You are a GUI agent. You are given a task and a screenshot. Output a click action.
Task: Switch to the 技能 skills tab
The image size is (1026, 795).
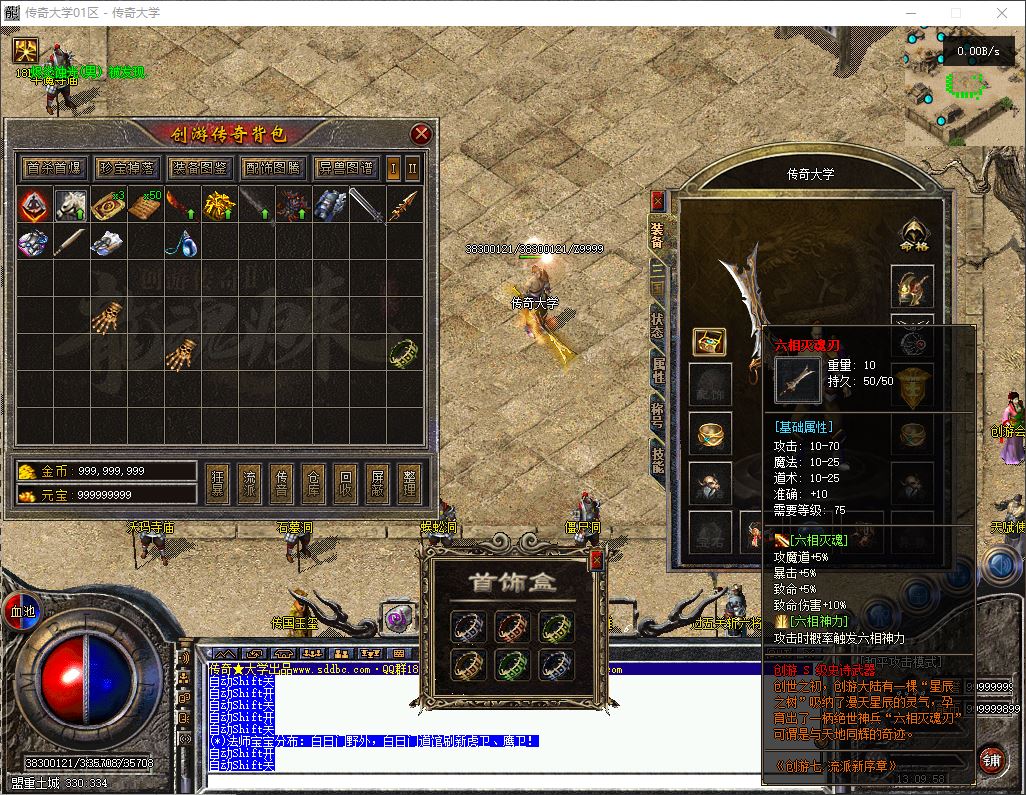(657, 458)
